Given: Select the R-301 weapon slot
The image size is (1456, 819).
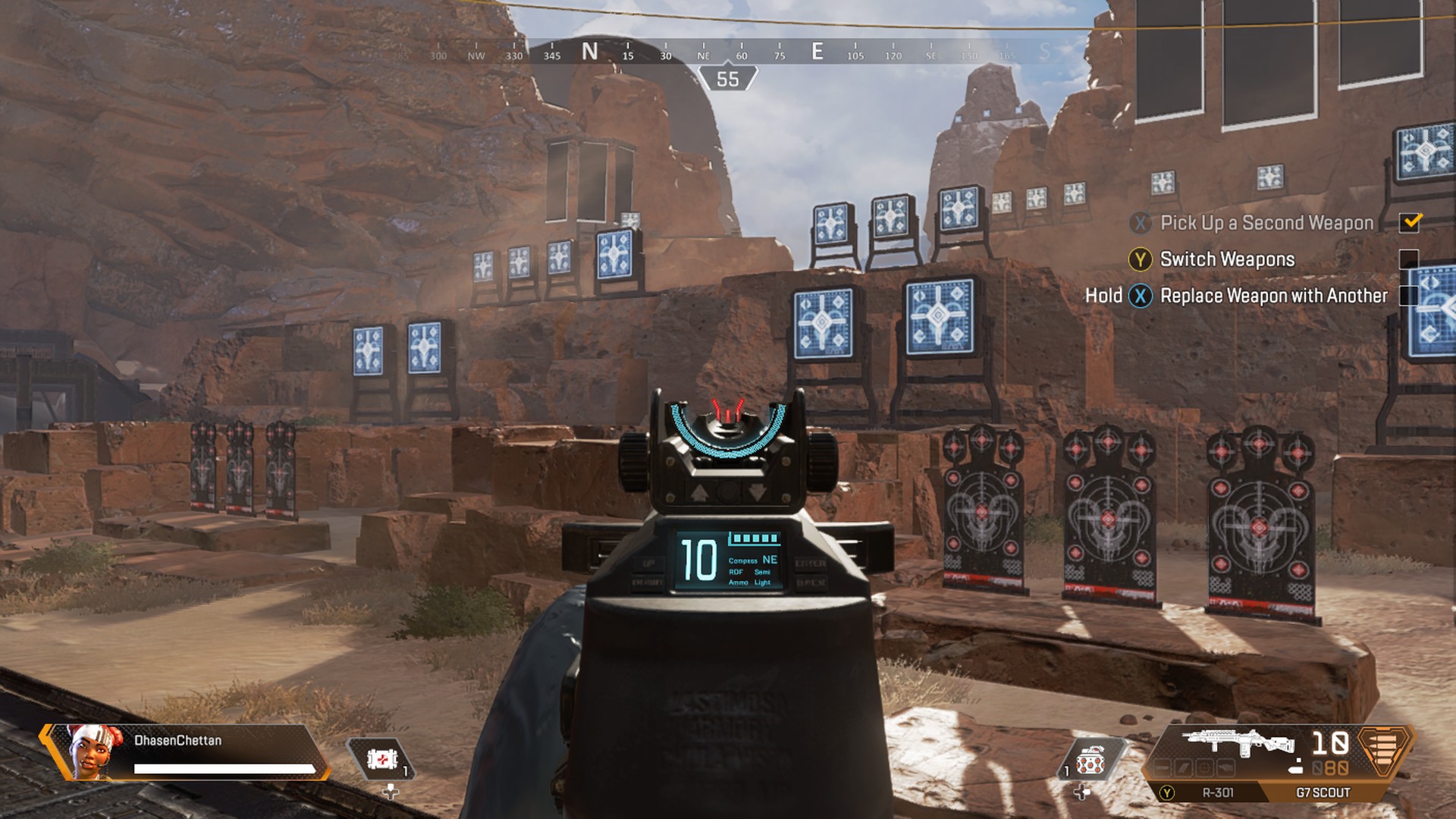Looking at the screenshot, I should click(1217, 792).
